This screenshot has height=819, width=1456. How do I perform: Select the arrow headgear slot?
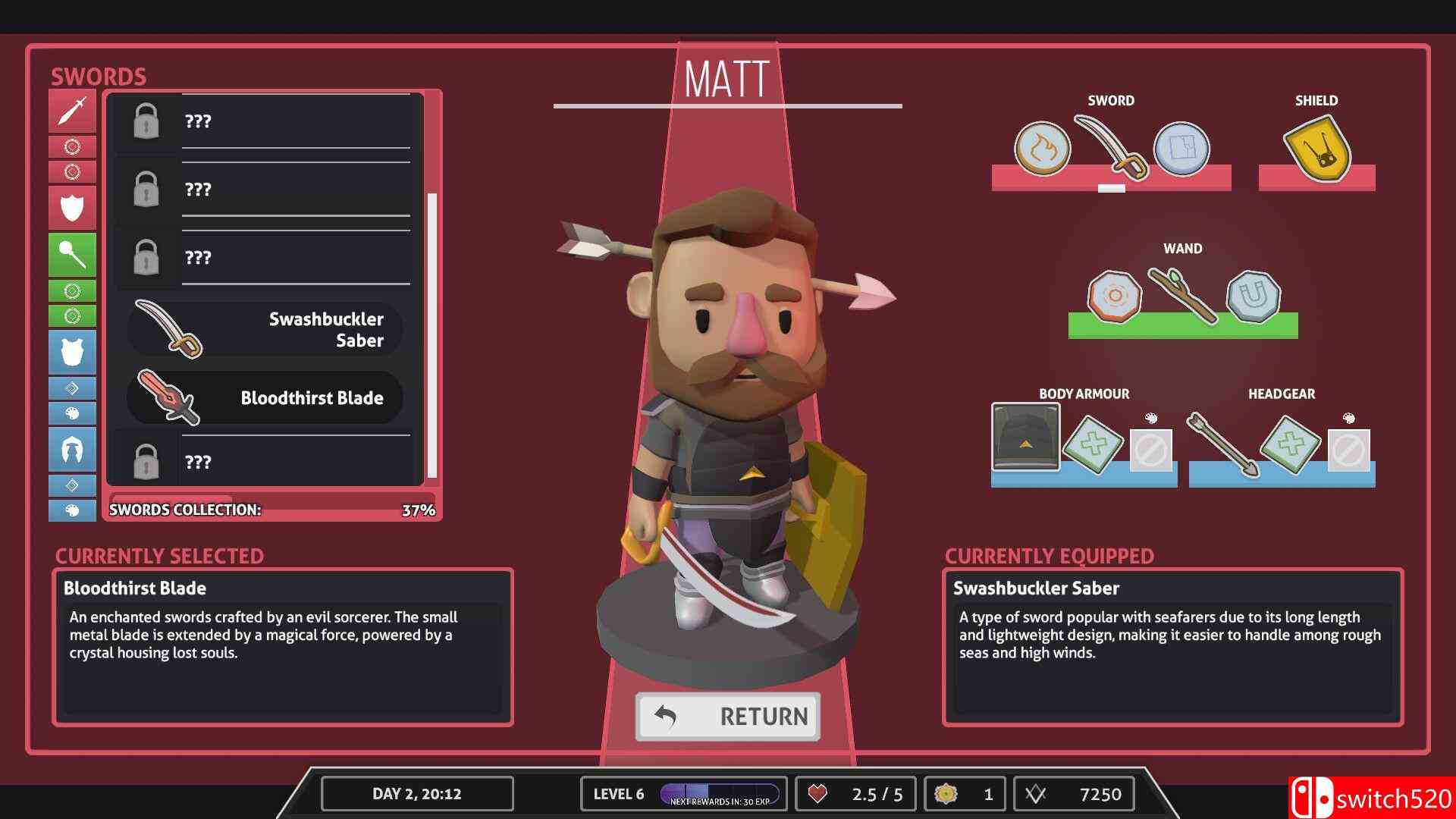tap(1222, 444)
